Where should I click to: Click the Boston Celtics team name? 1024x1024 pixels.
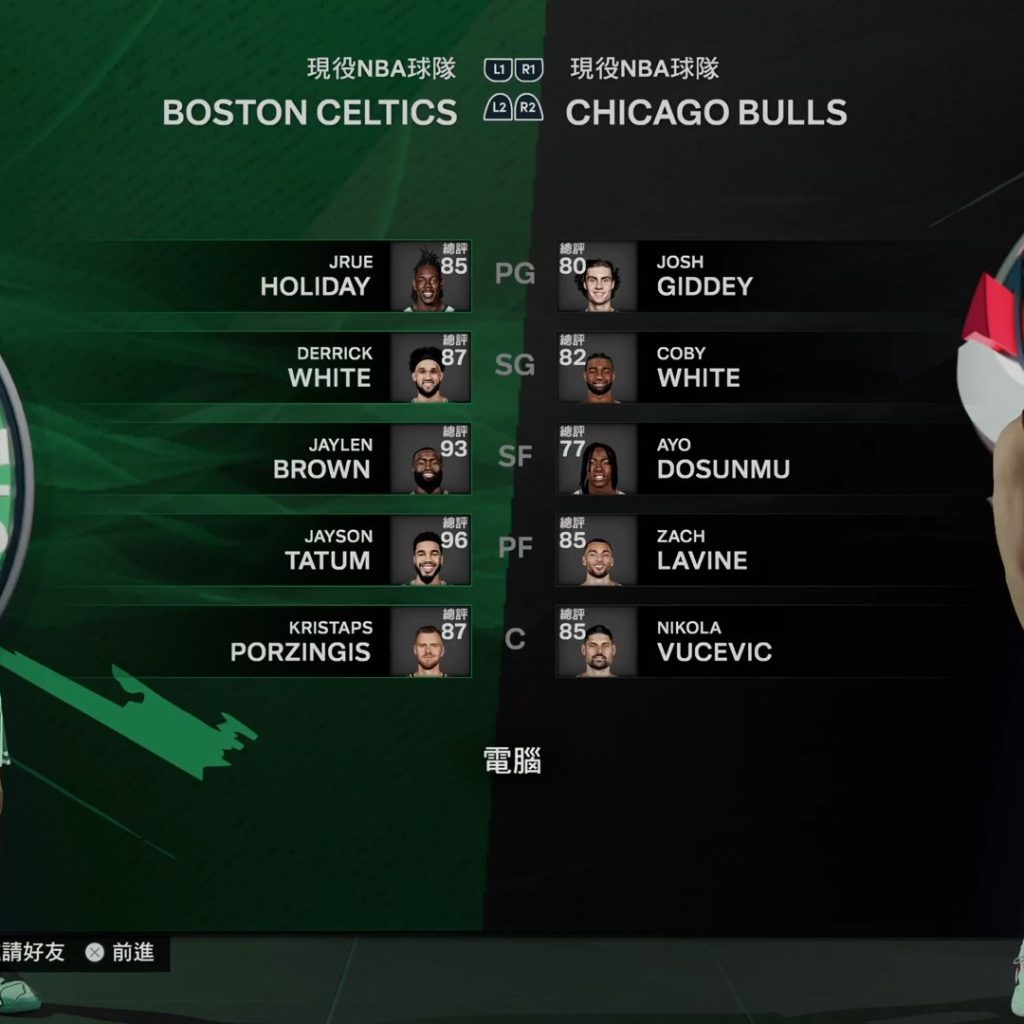pos(309,113)
